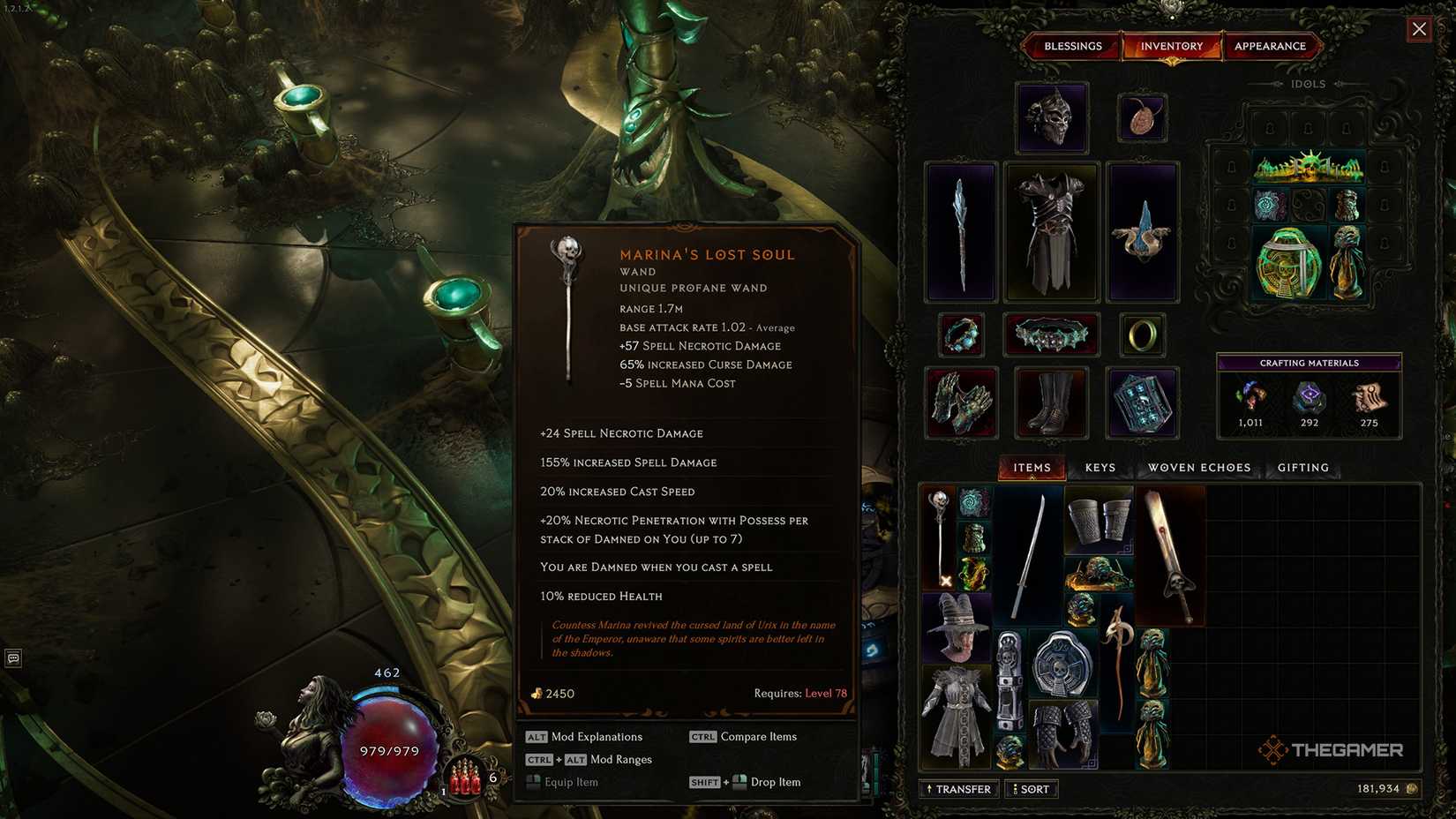Click the equipped body armor piece

(x=1052, y=231)
